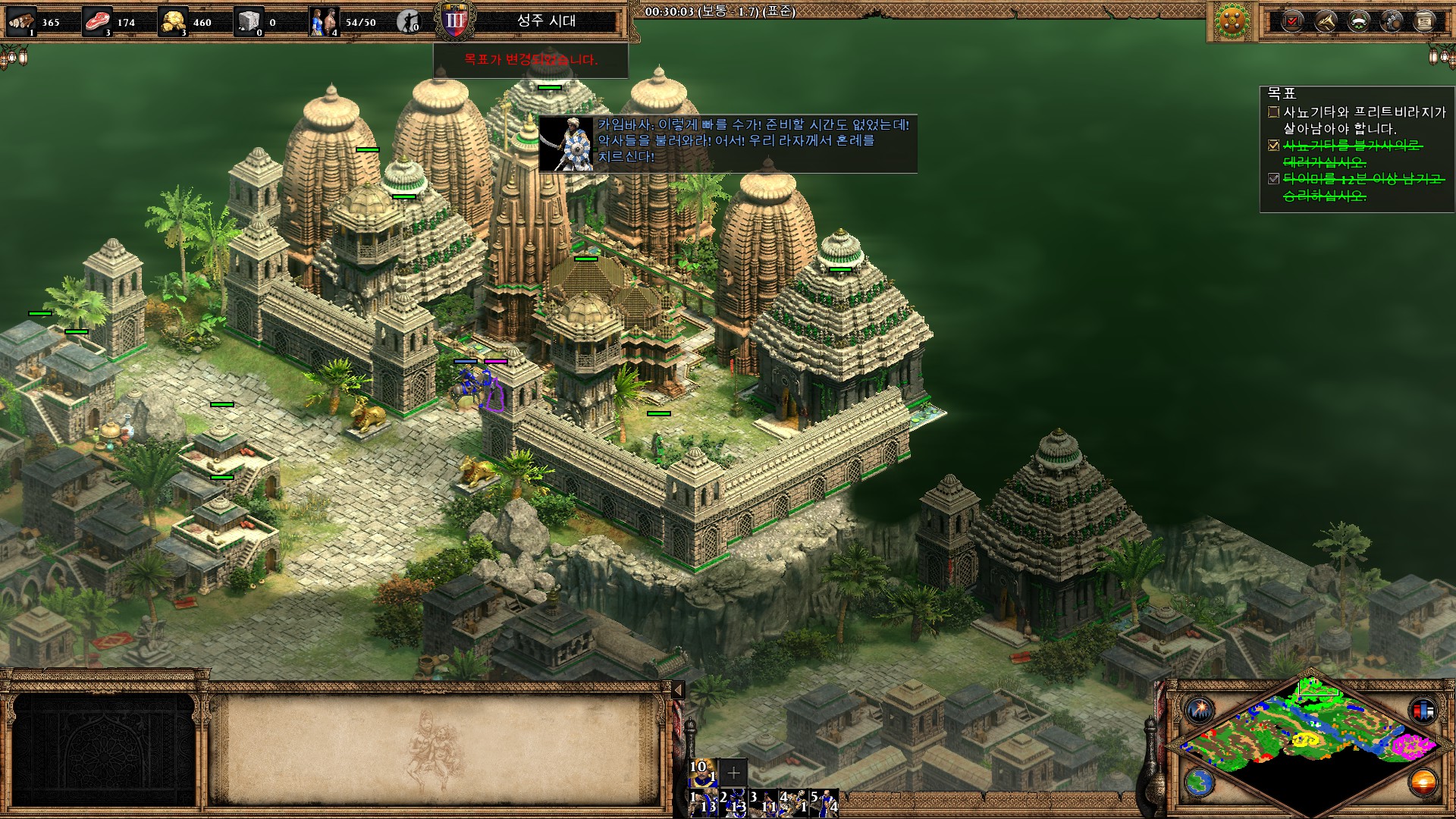The width and height of the screenshot is (1456, 819).
Task: Add a control group with the plus slot
Action: [x=733, y=773]
